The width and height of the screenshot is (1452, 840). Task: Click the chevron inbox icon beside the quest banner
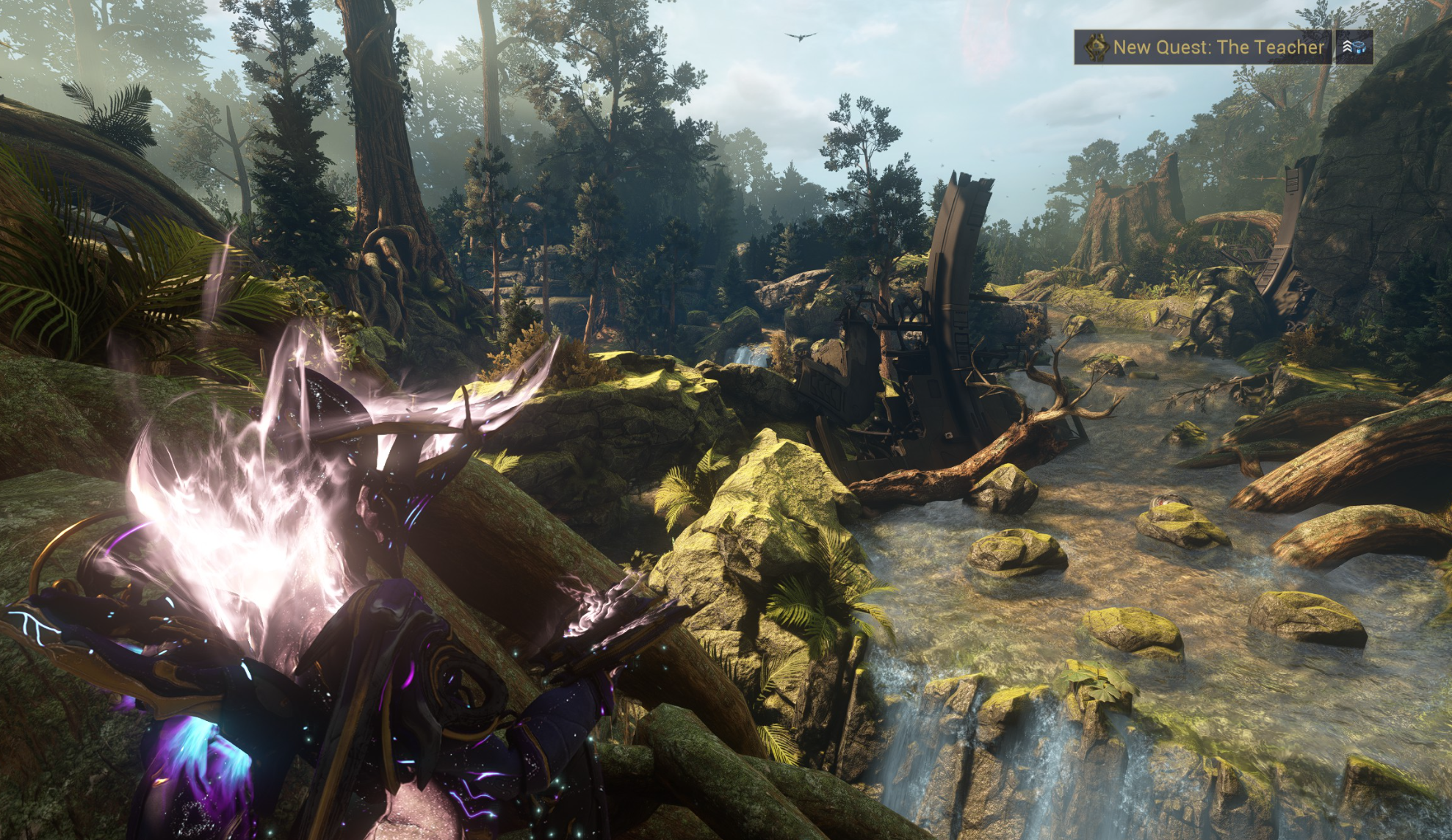tap(1354, 47)
